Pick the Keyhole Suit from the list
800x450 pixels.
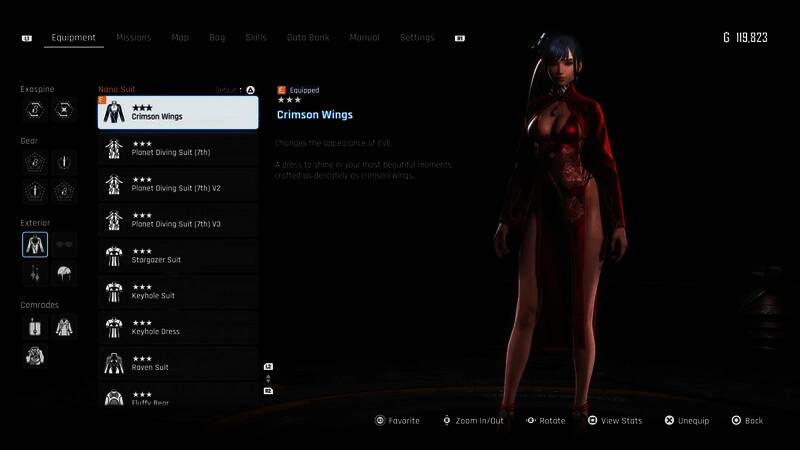(x=178, y=292)
